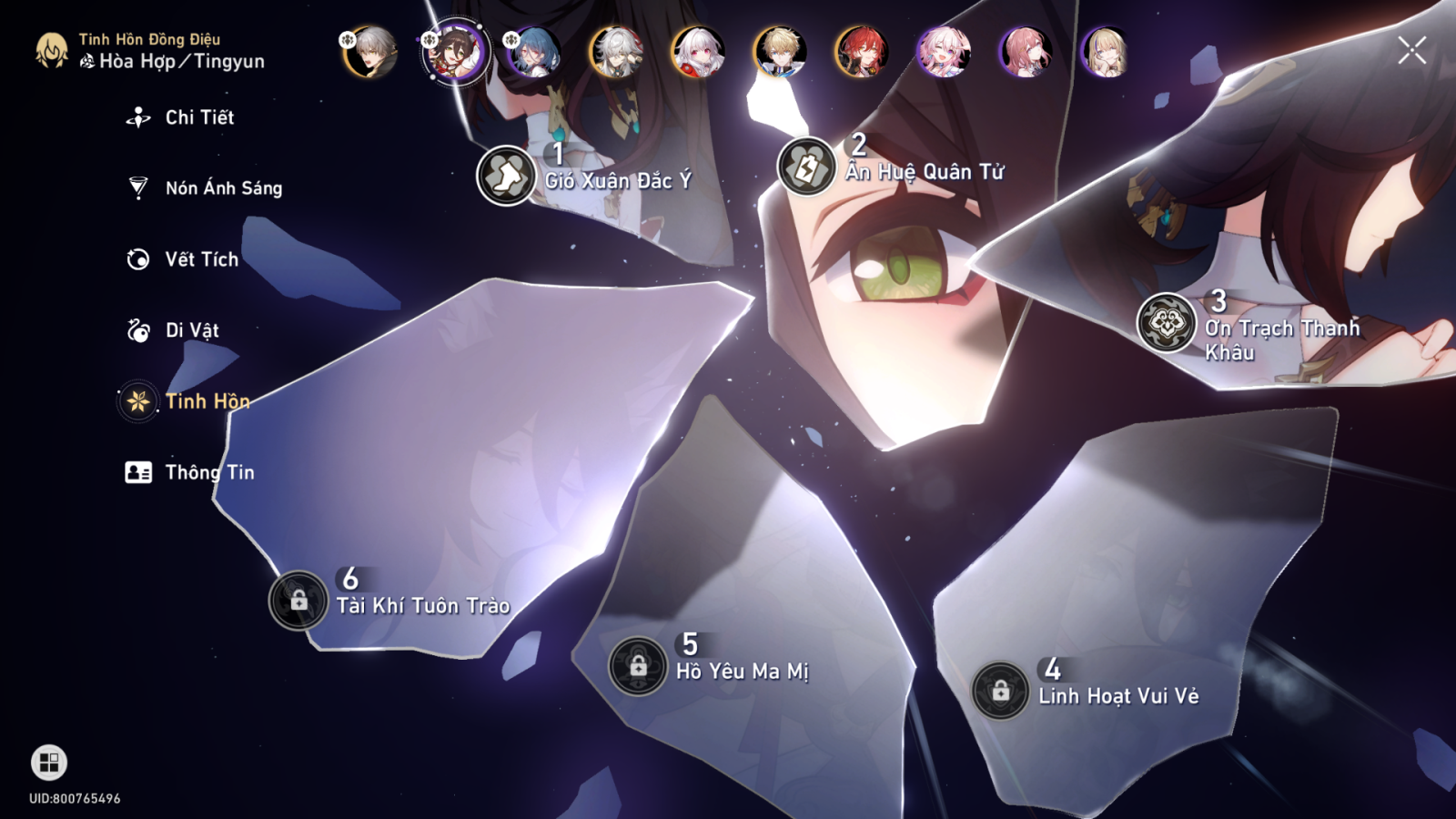Select locked eidolon 6 Tài Khí Tuôn Trào

pos(298,601)
